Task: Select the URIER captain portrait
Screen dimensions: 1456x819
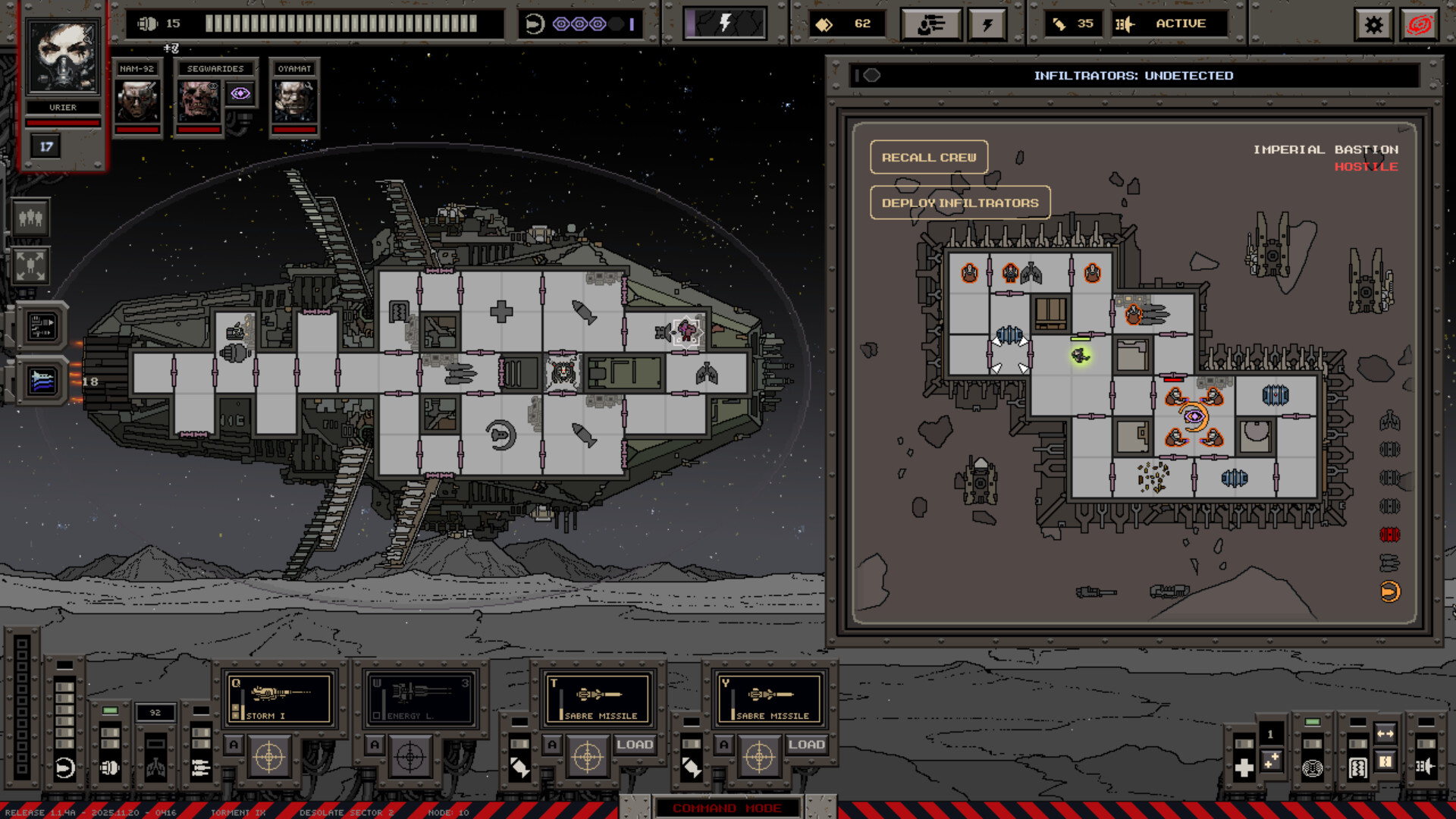Action: click(x=63, y=58)
